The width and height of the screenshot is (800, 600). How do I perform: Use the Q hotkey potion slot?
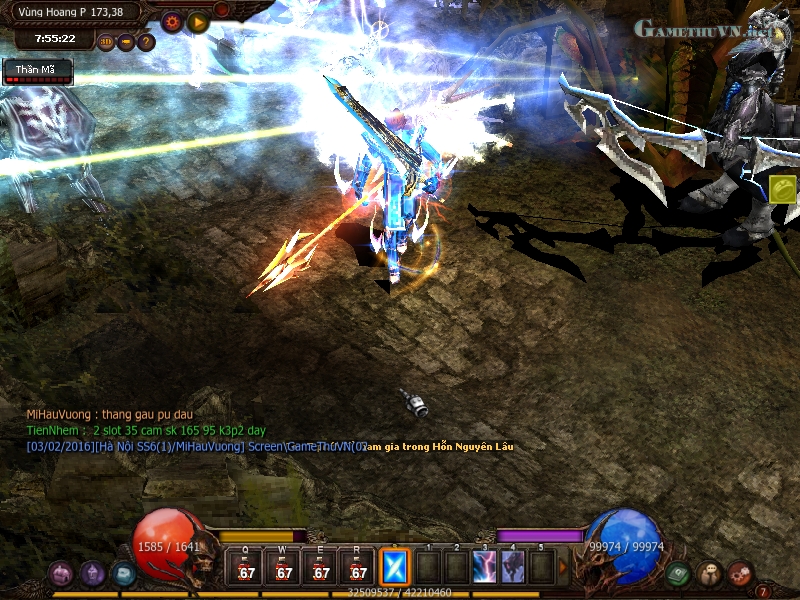[246, 569]
